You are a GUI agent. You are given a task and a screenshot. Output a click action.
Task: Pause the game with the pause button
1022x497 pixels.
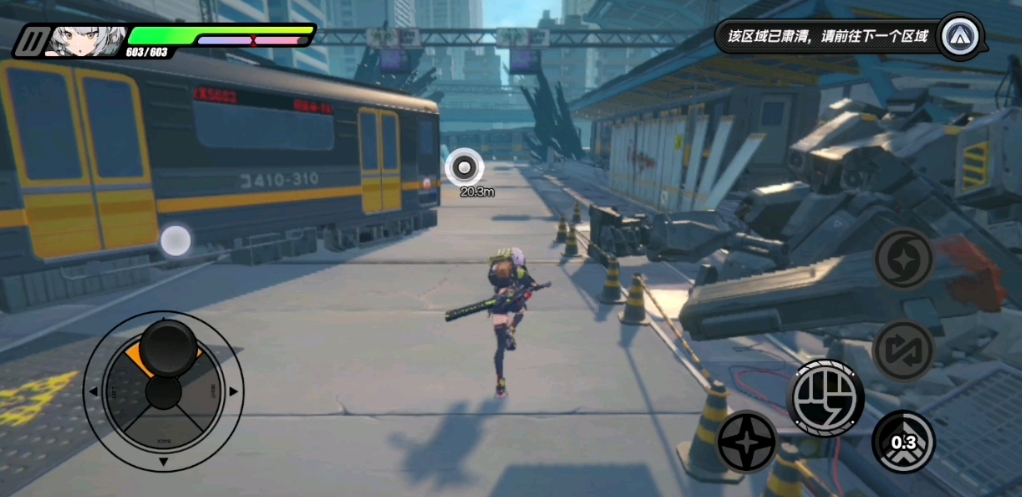[31, 40]
